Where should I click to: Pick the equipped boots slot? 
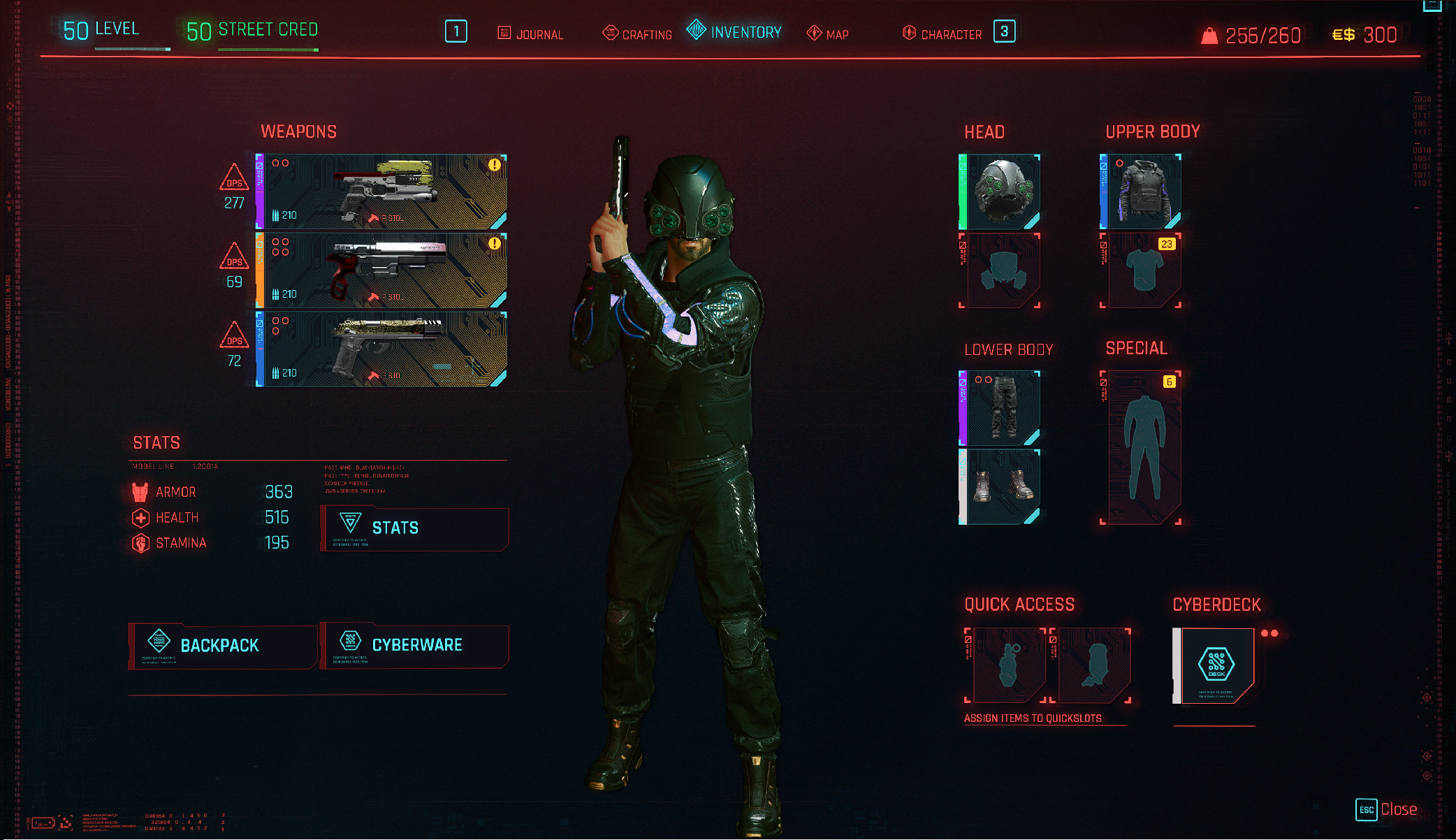(x=1000, y=487)
